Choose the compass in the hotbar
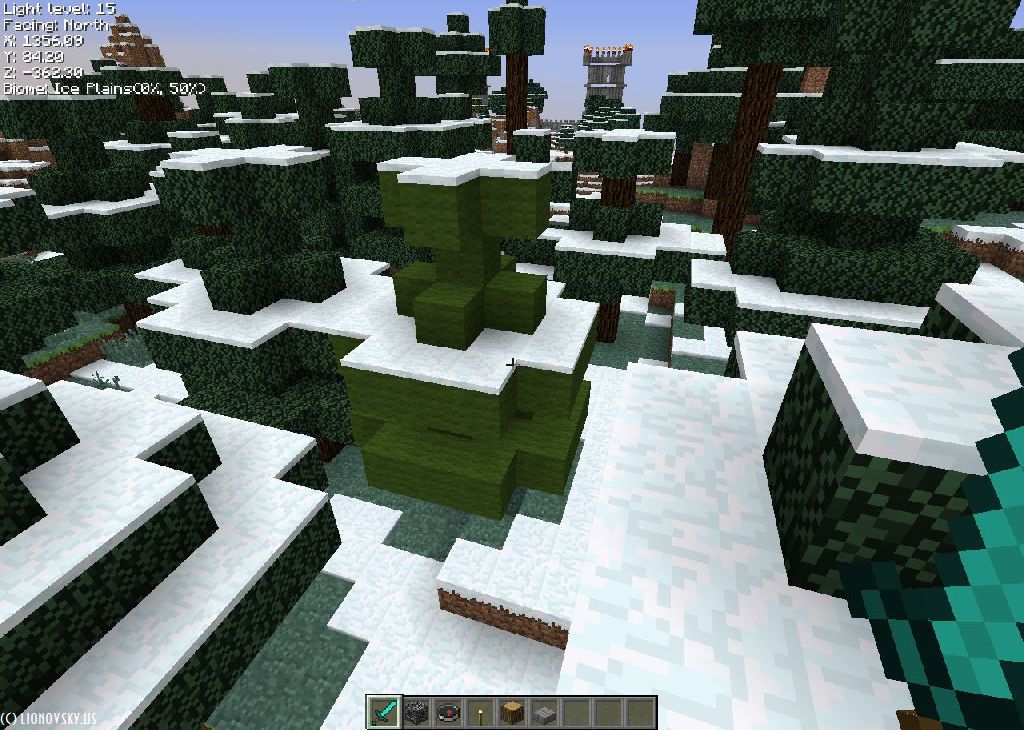This screenshot has width=1024, height=730. pyautogui.click(x=447, y=713)
